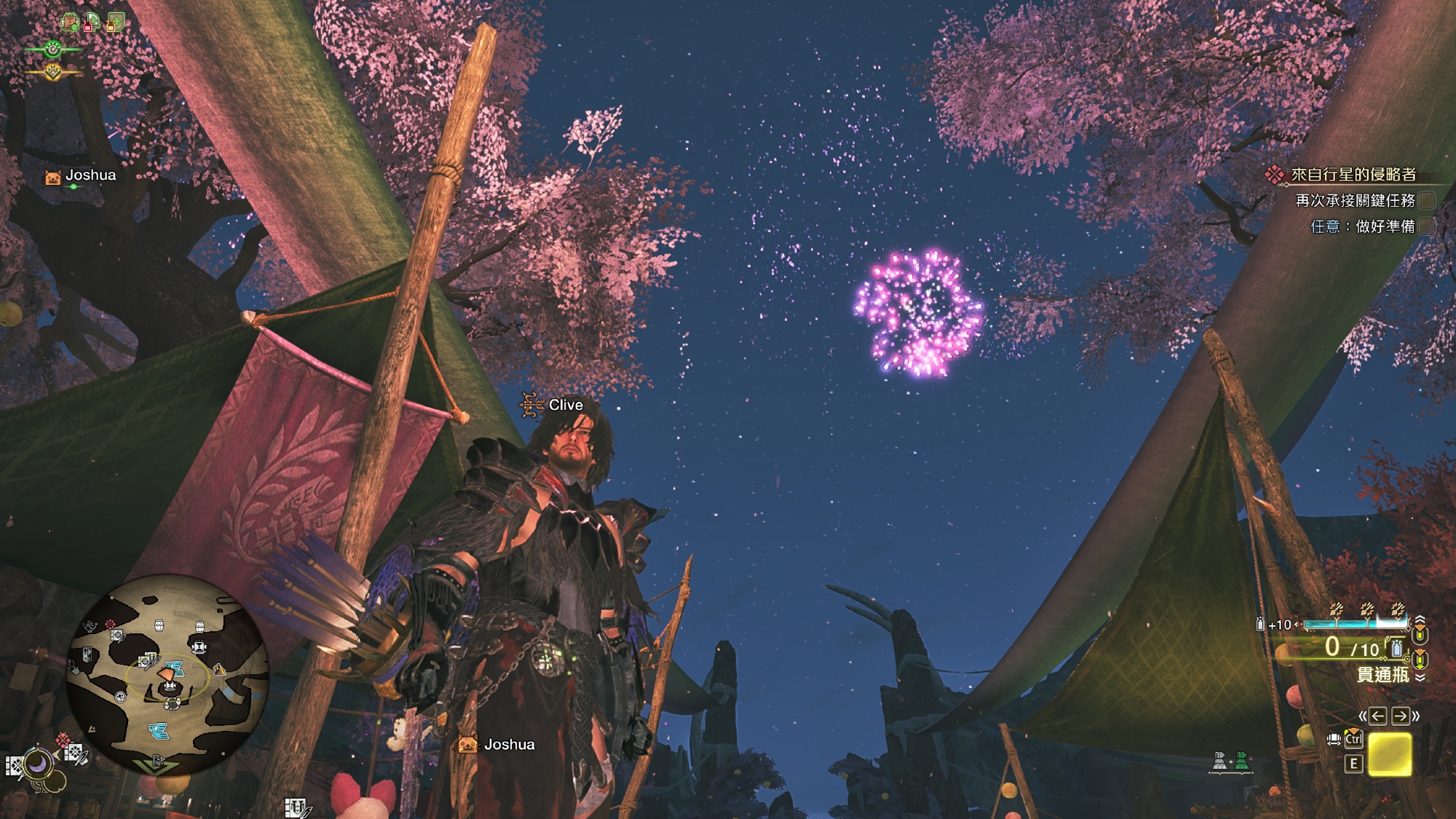The image size is (1456, 819).
Task: Click the left arrow item selector
Action: pos(1377,716)
